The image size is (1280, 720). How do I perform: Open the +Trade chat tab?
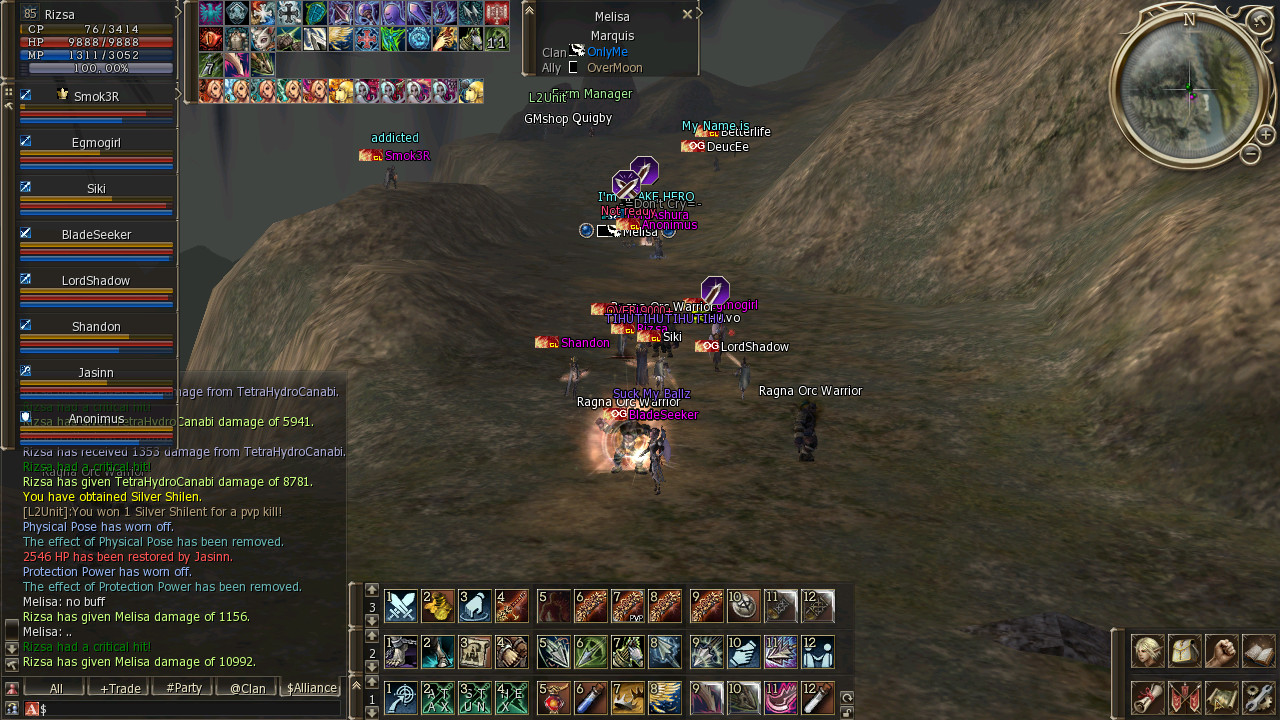click(x=119, y=688)
